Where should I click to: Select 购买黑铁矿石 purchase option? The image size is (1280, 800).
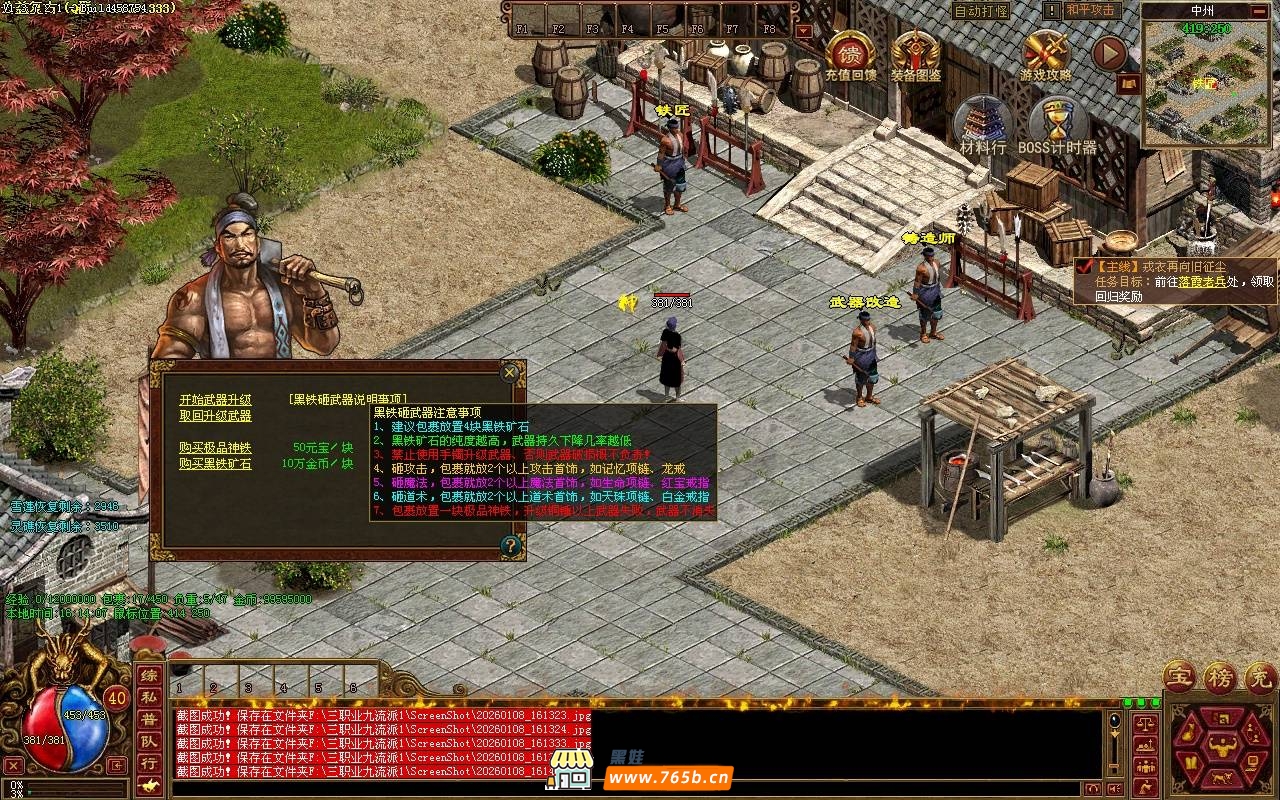(x=215, y=463)
